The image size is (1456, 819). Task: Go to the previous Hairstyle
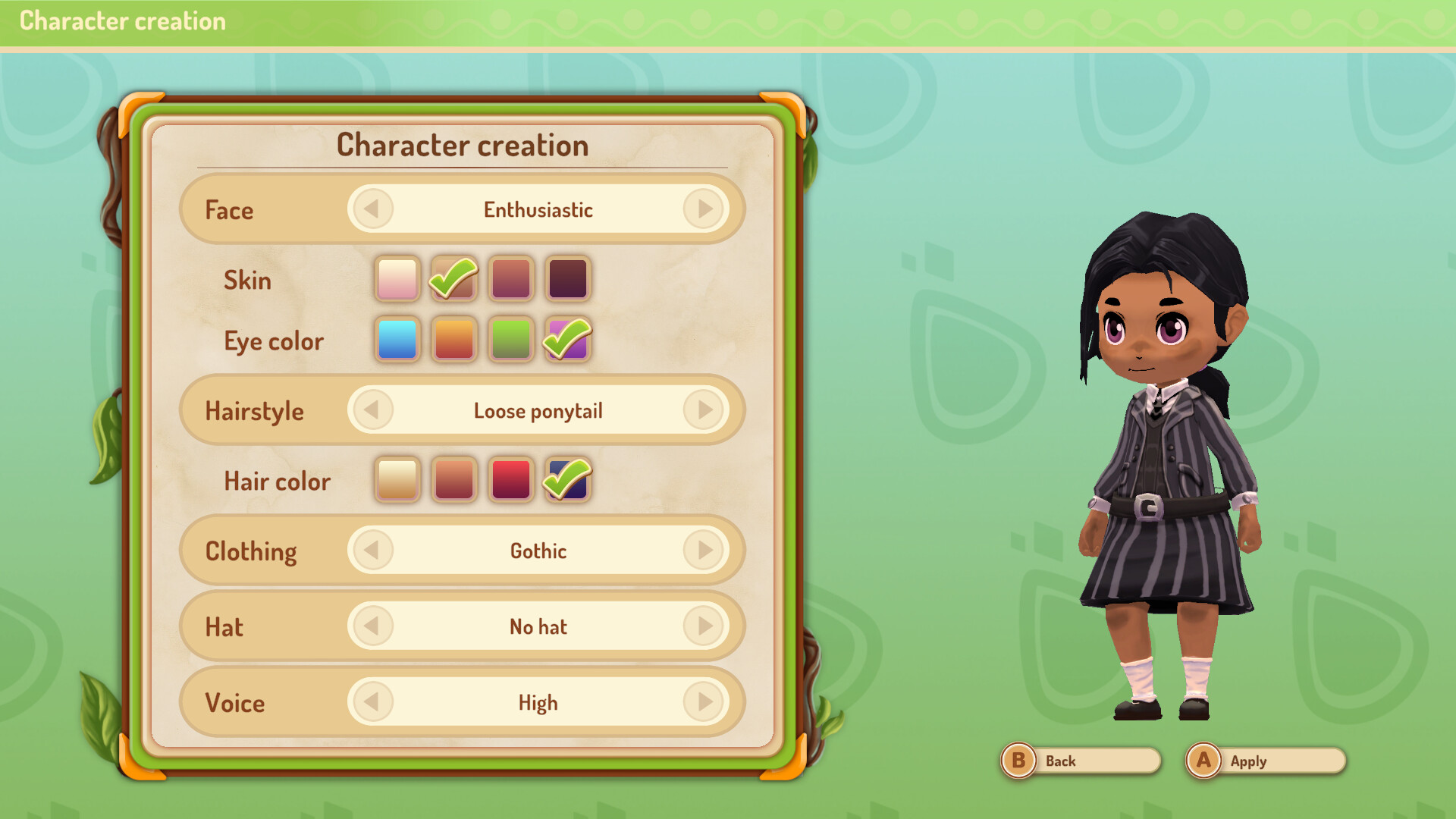[x=372, y=410]
